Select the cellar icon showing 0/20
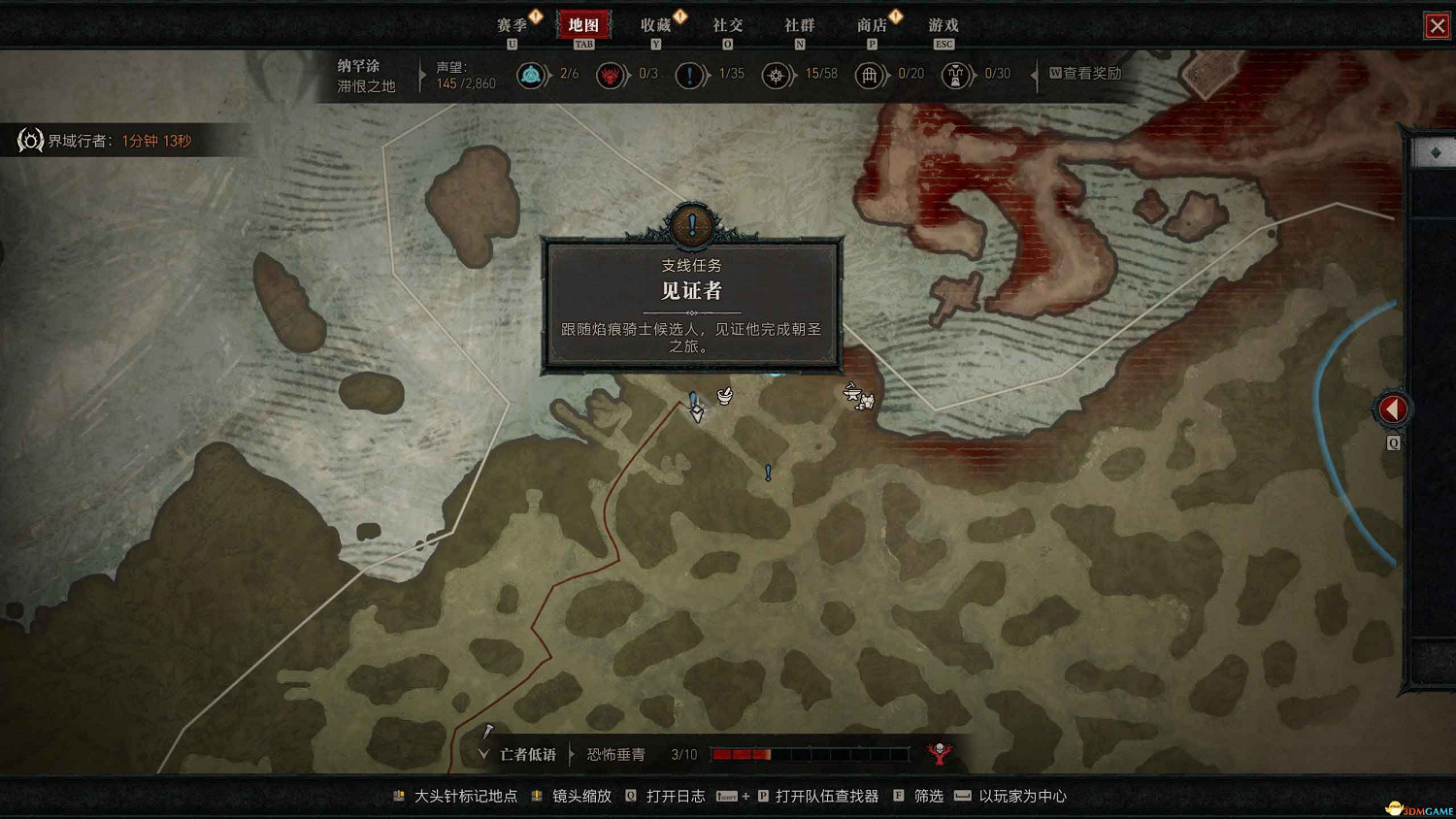The image size is (1456, 819). point(871,75)
